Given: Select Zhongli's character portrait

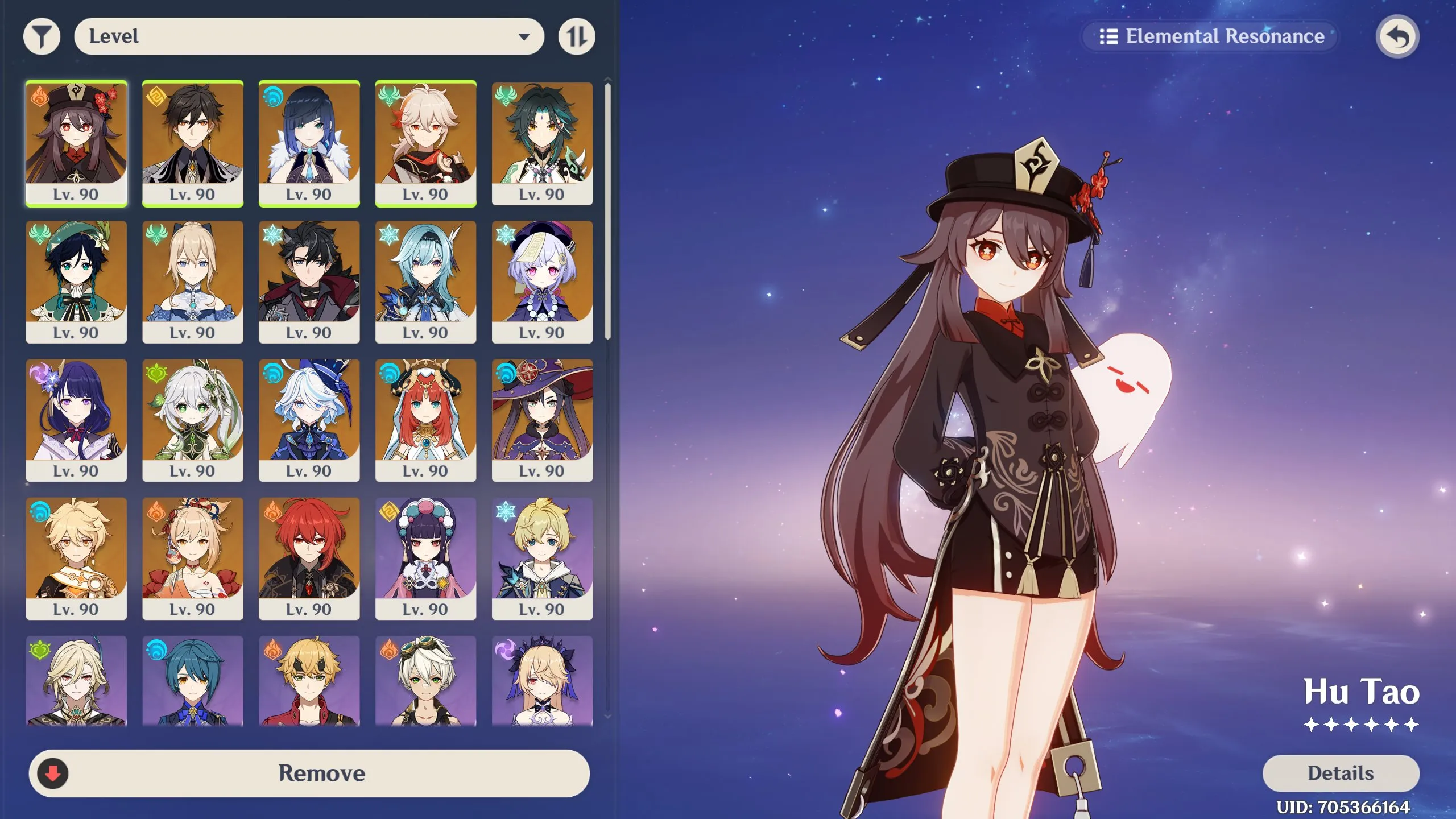Looking at the screenshot, I should 193,142.
